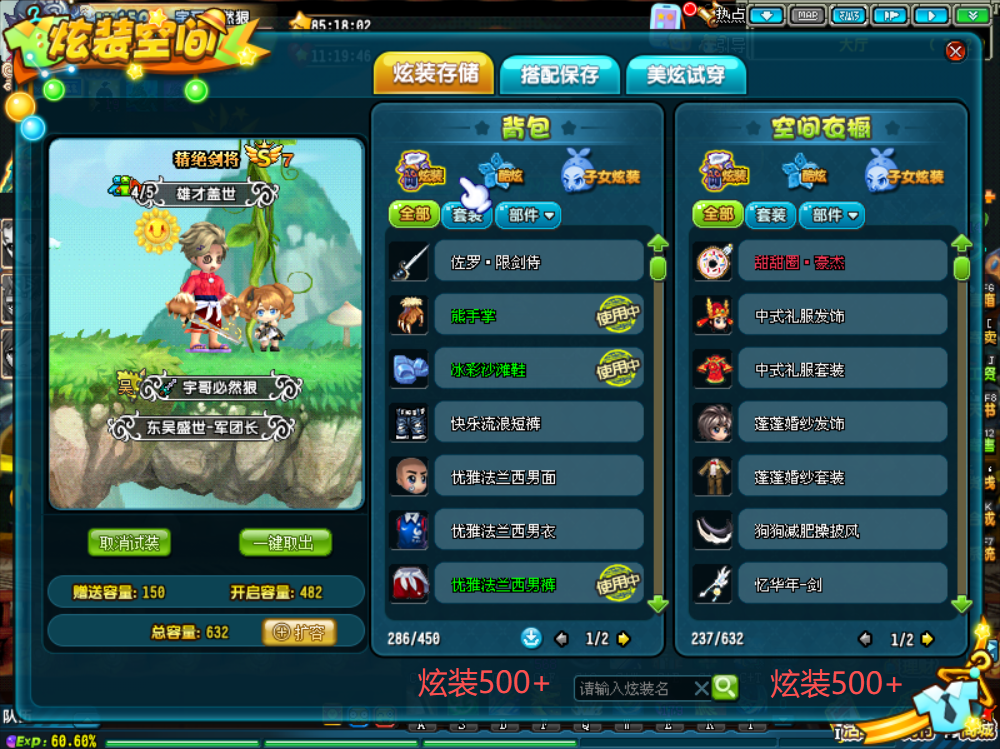Select the 优雅法兰西男面 item
The image size is (1000, 749).
[538, 478]
